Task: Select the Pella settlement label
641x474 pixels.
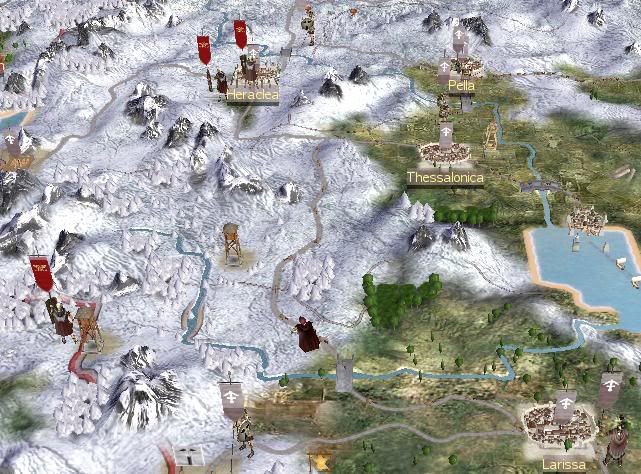Action: (461, 86)
